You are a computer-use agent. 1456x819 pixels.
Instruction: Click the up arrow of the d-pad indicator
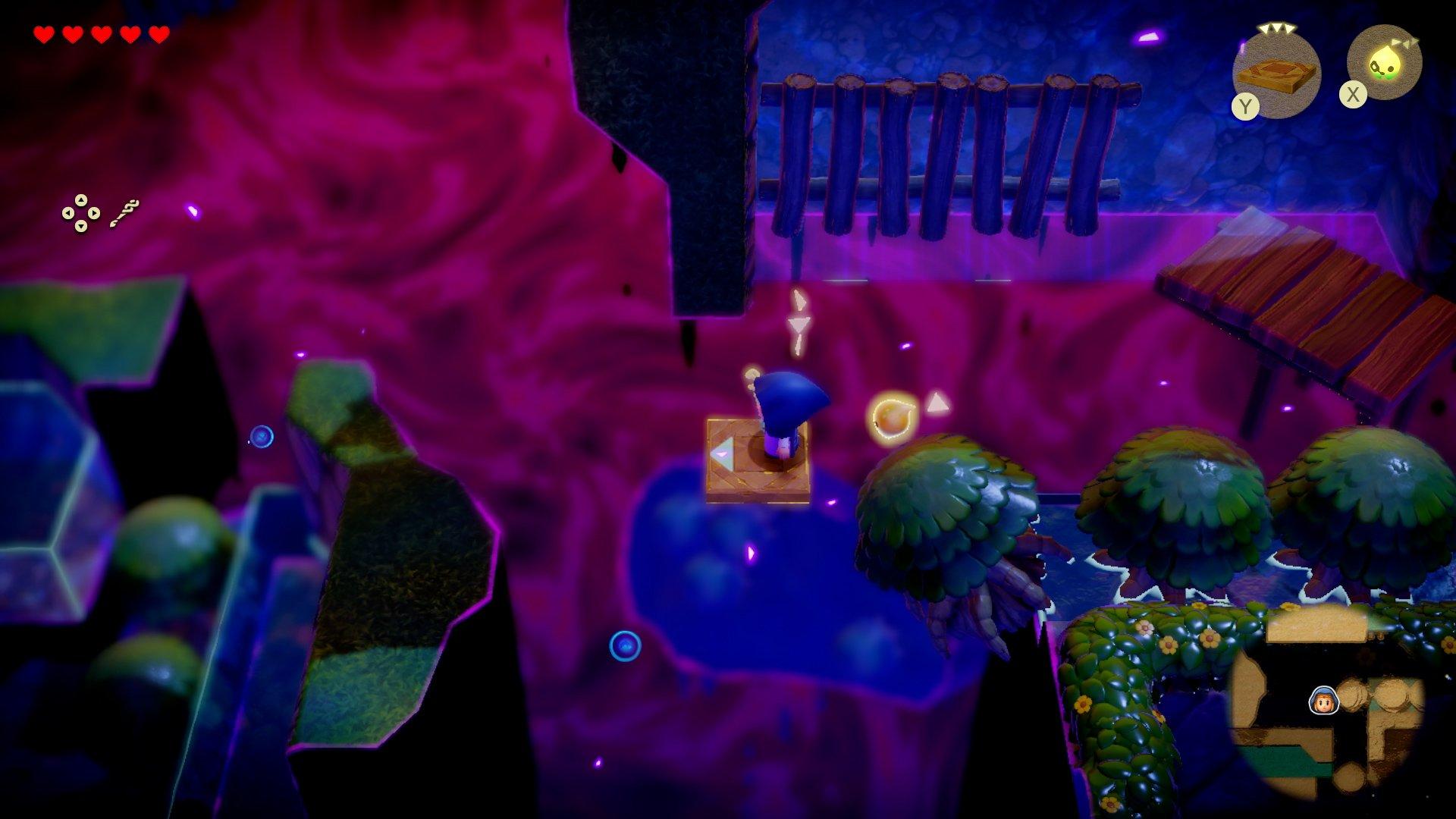80,201
